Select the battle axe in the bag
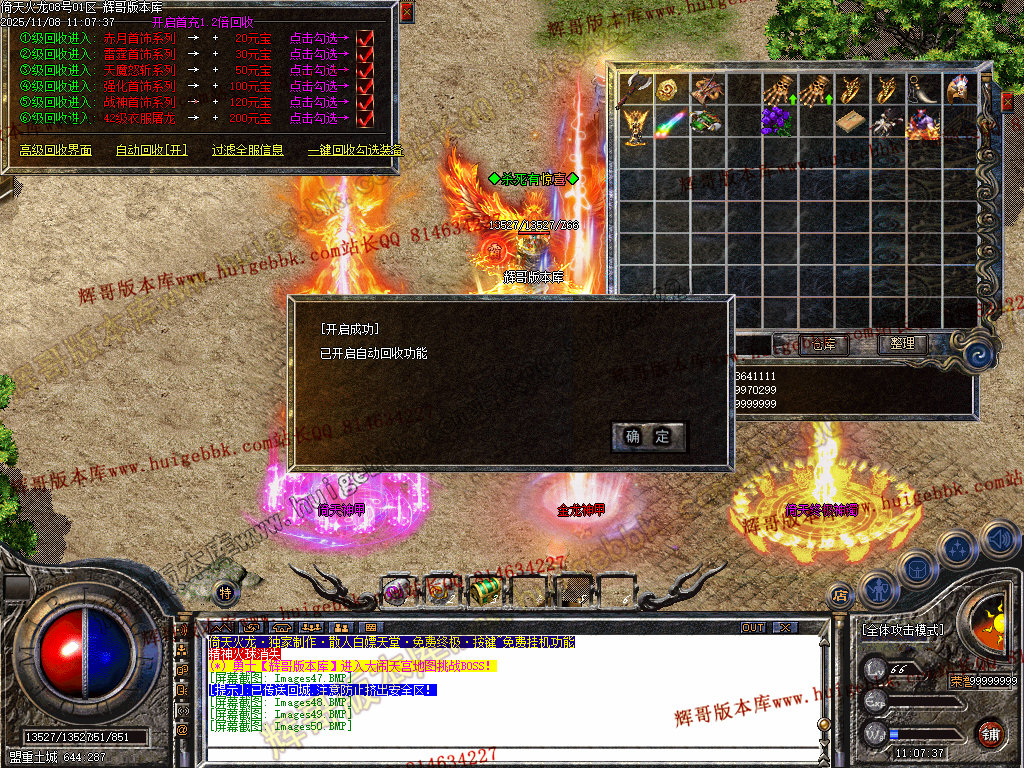Image resolution: width=1024 pixels, height=768 pixels. tap(635, 89)
